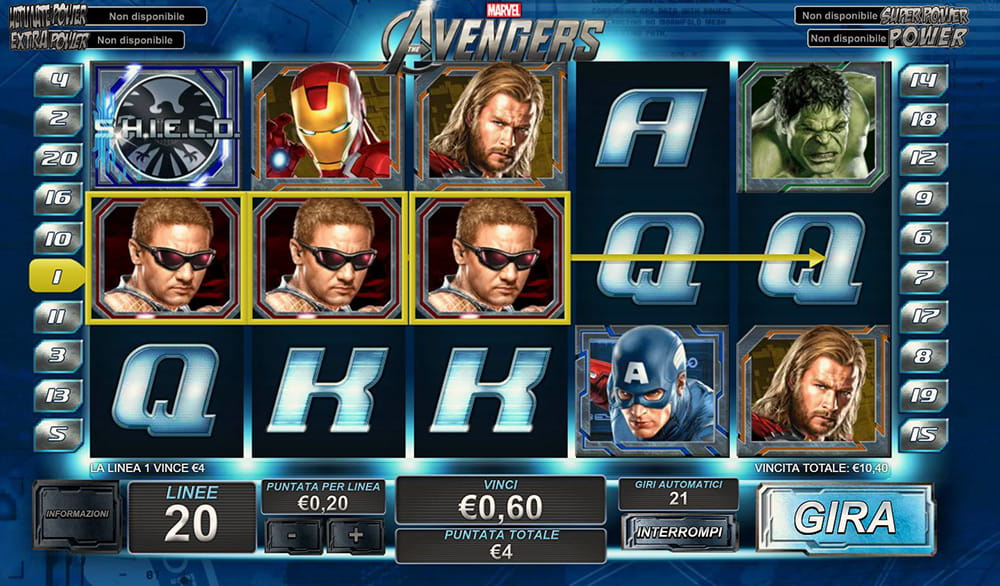Choose payline 17 marker
This screenshot has height=586, width=1000.
point(923,317)
